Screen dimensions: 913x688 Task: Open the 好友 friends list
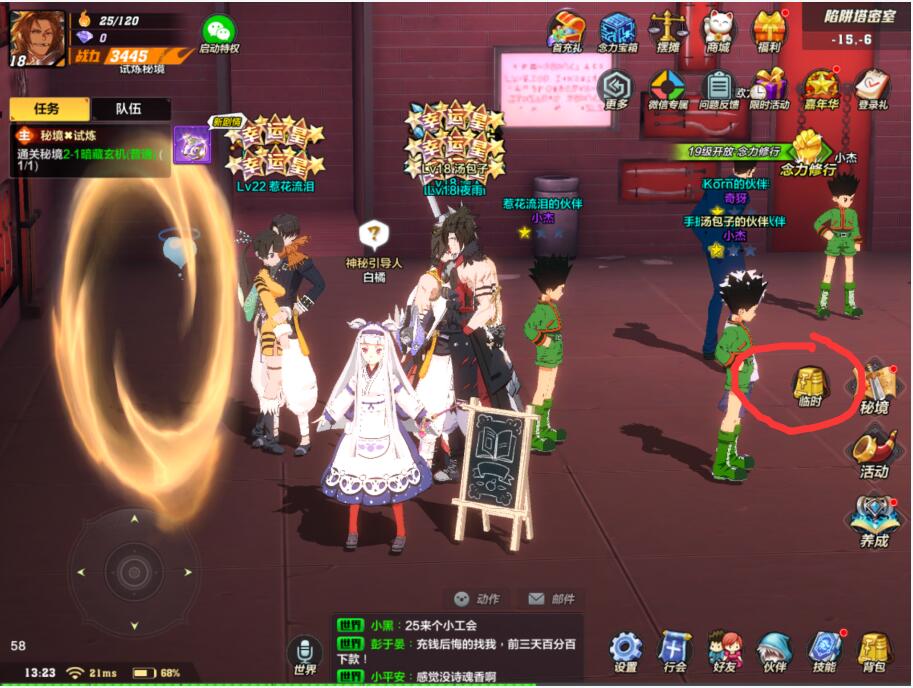point(724,651)
